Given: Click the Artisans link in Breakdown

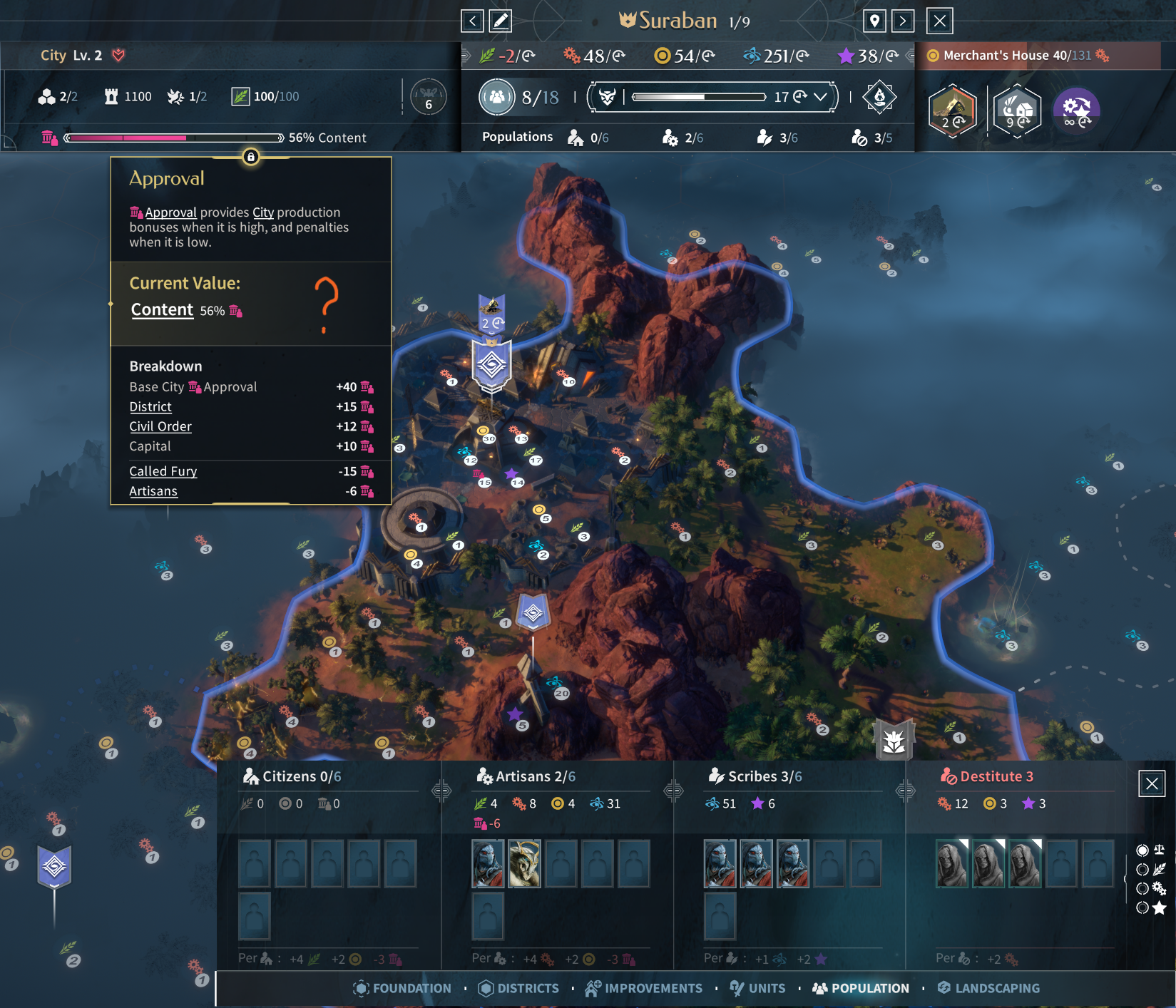Looking at the screenshot, I should (153, 492).
